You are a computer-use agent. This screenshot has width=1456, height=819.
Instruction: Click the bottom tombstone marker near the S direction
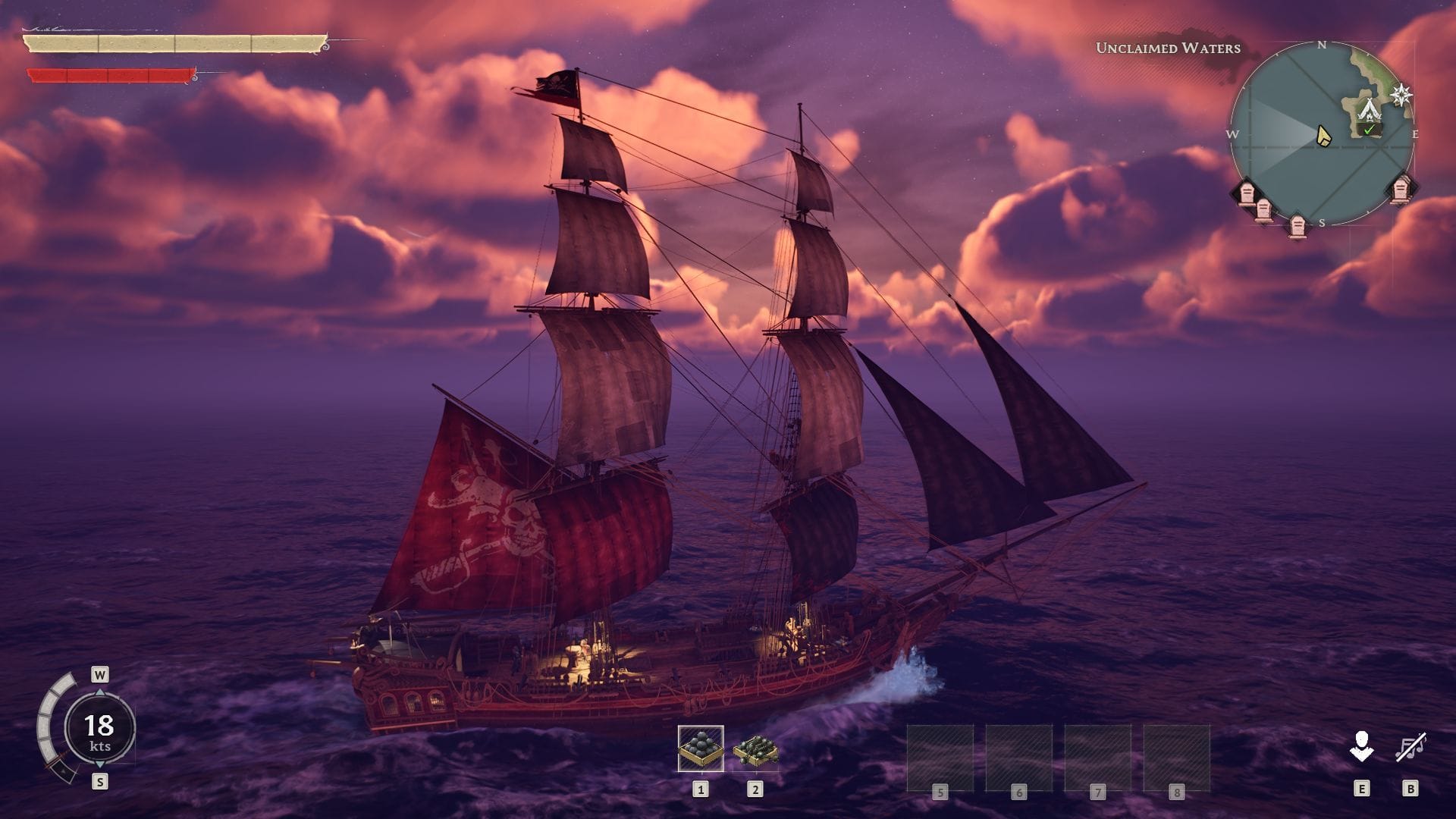1298,225
